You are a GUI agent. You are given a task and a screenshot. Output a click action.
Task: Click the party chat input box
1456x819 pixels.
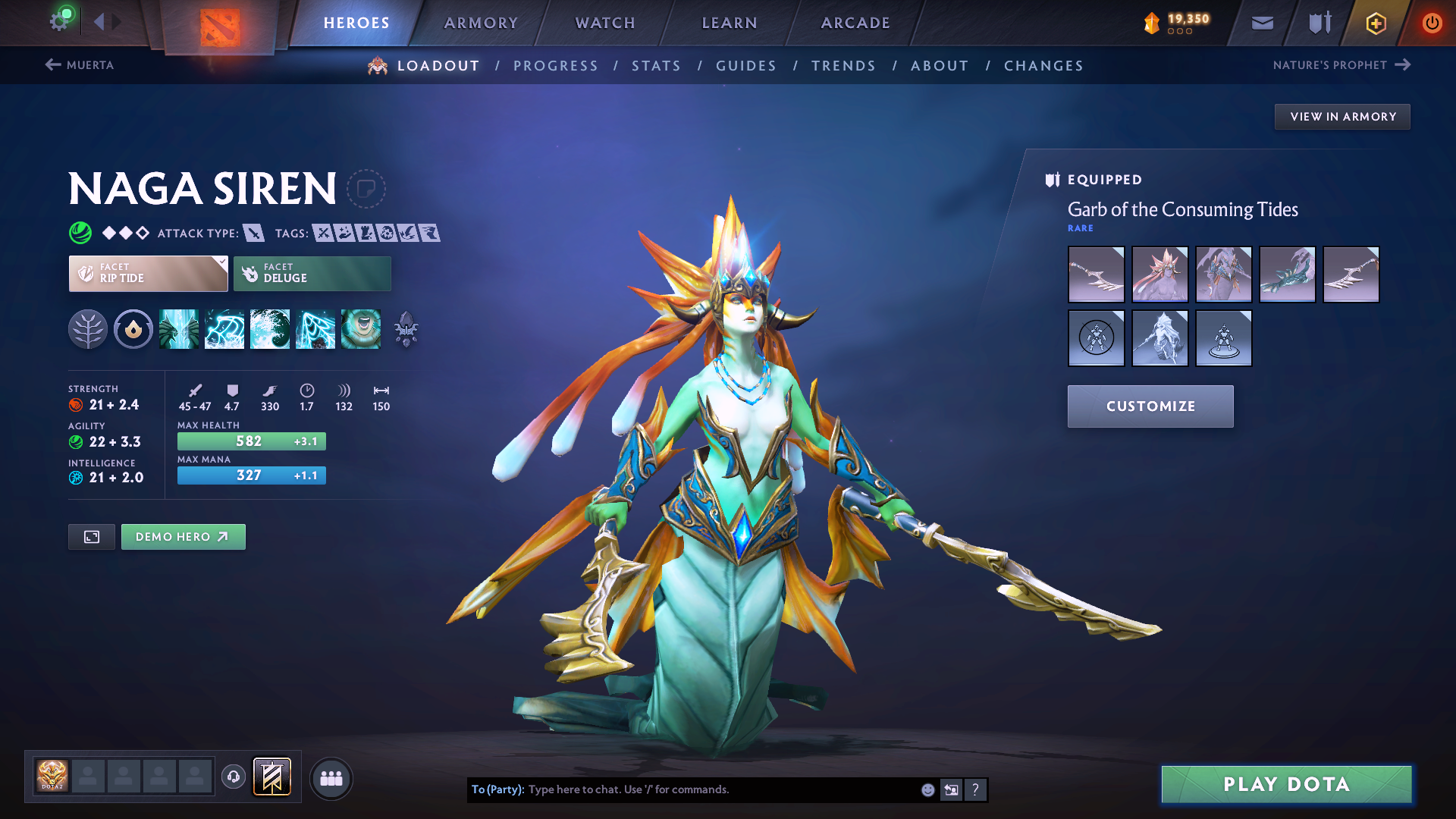[x=720, y=789]
